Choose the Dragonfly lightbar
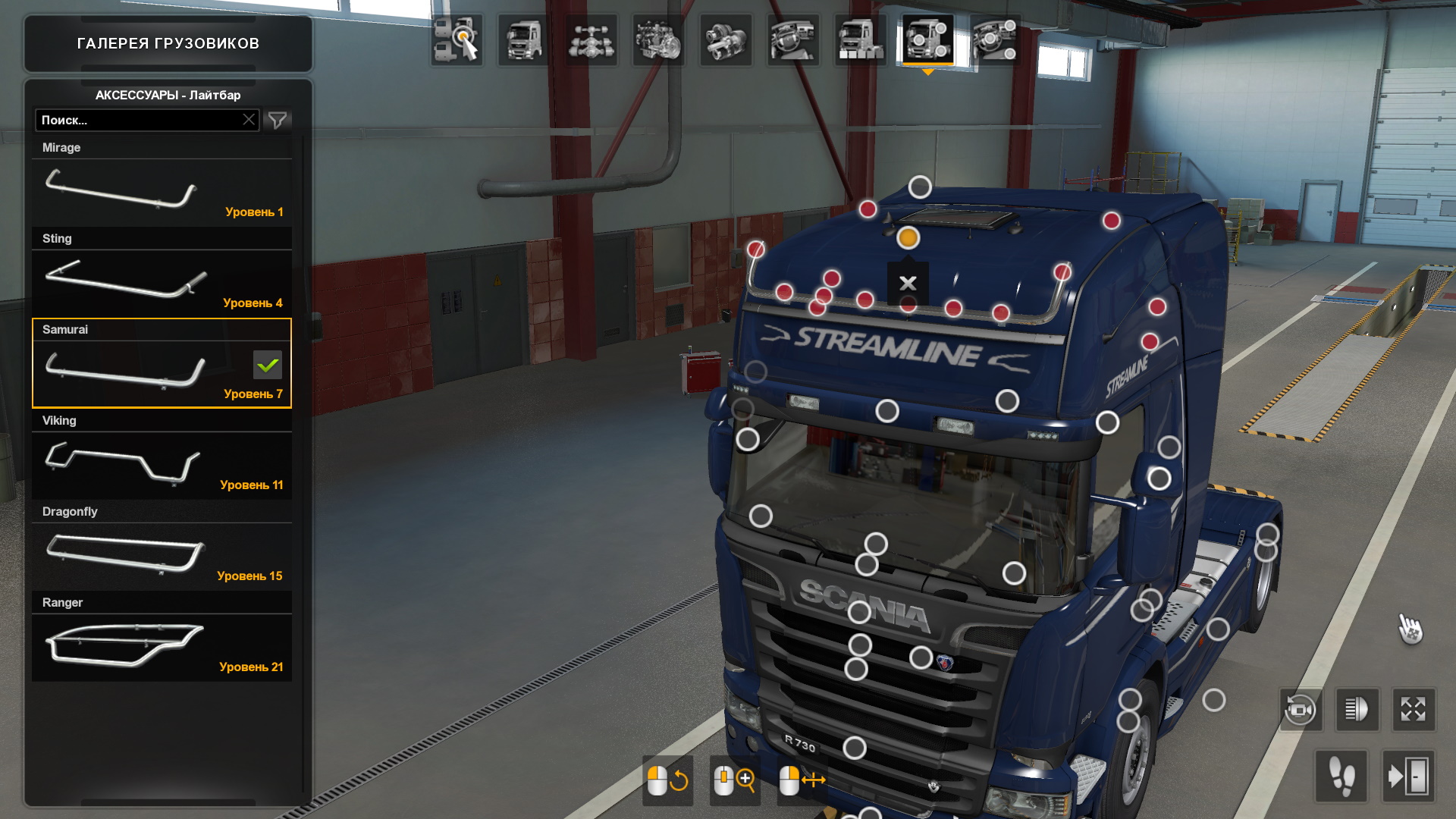The image size is (1456, 819). (x=162, y=554)
